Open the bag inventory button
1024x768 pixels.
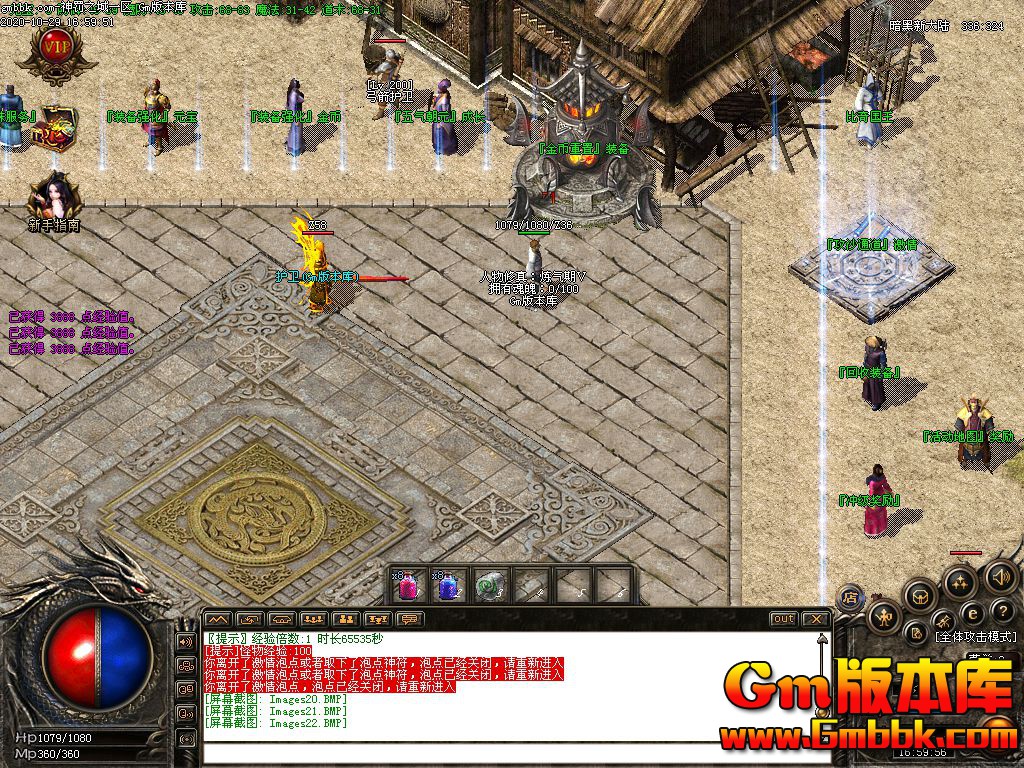[x=919, y=598]
